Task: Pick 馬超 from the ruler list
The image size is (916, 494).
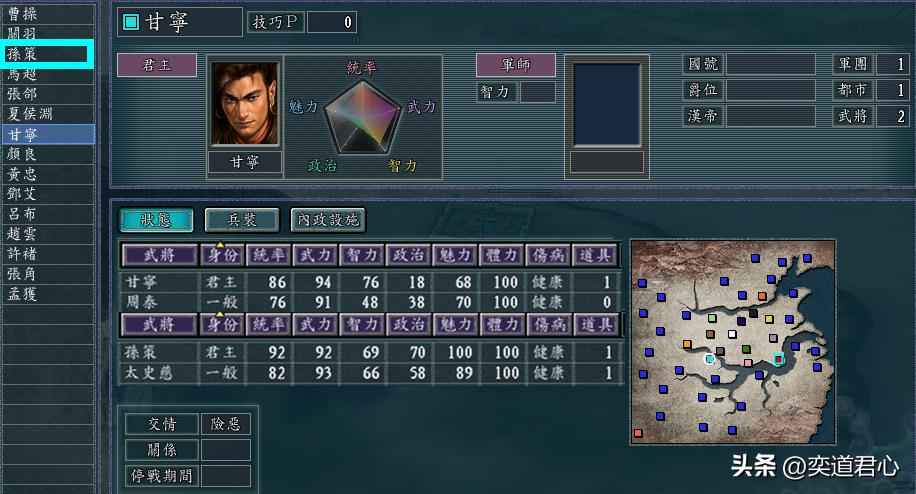Action: 22,74
